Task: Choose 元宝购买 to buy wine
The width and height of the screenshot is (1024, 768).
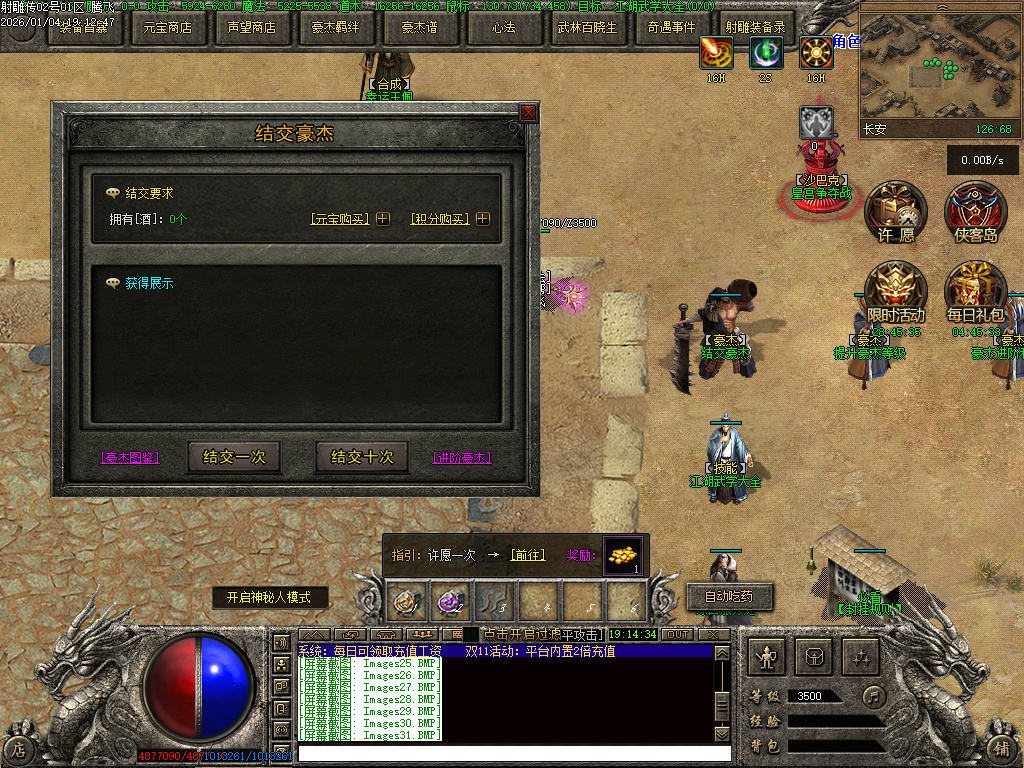Action: point(339,219)
